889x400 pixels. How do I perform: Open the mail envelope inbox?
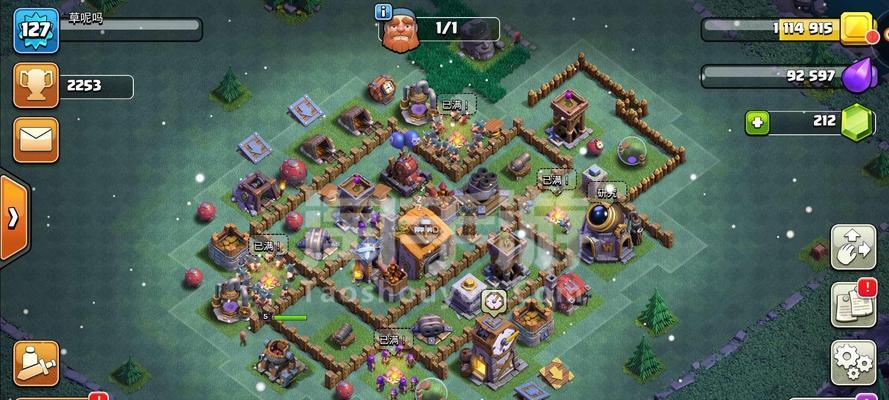point(33,140)
